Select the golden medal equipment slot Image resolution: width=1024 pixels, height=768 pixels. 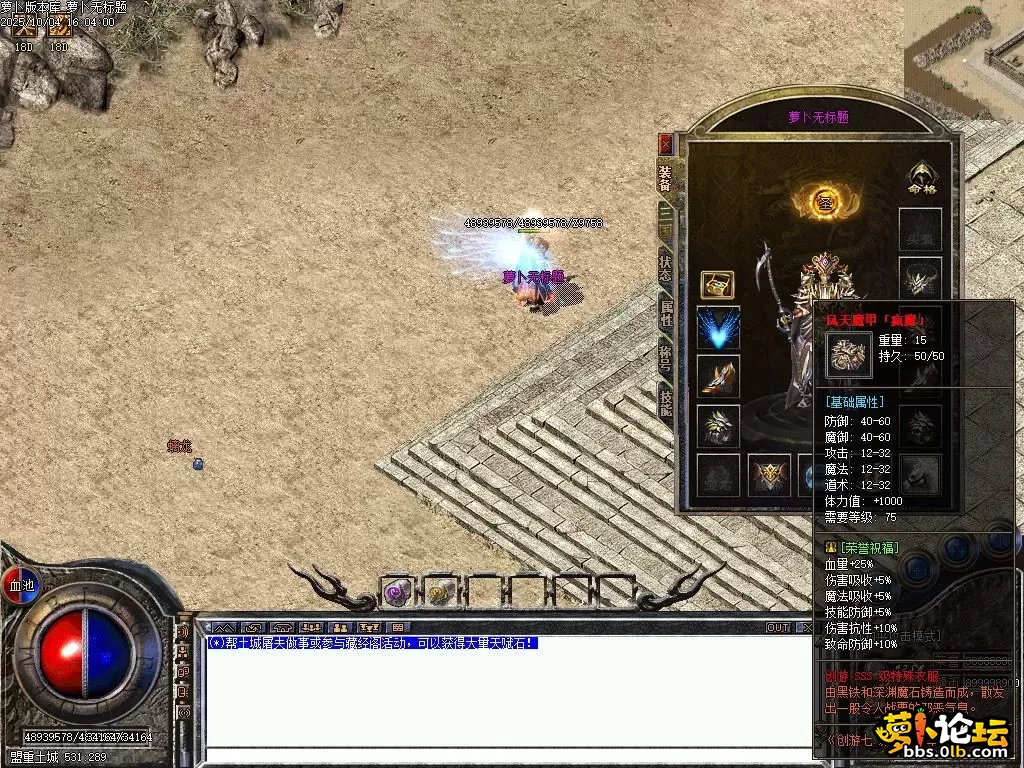pyautogui.click(x=770, y=475)
